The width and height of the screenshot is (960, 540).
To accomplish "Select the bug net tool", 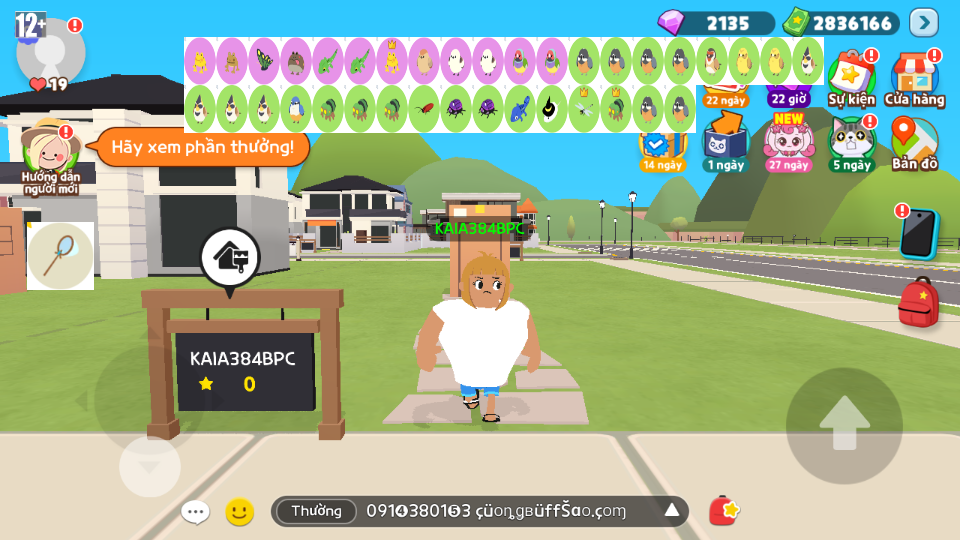I will coord(60,255).
